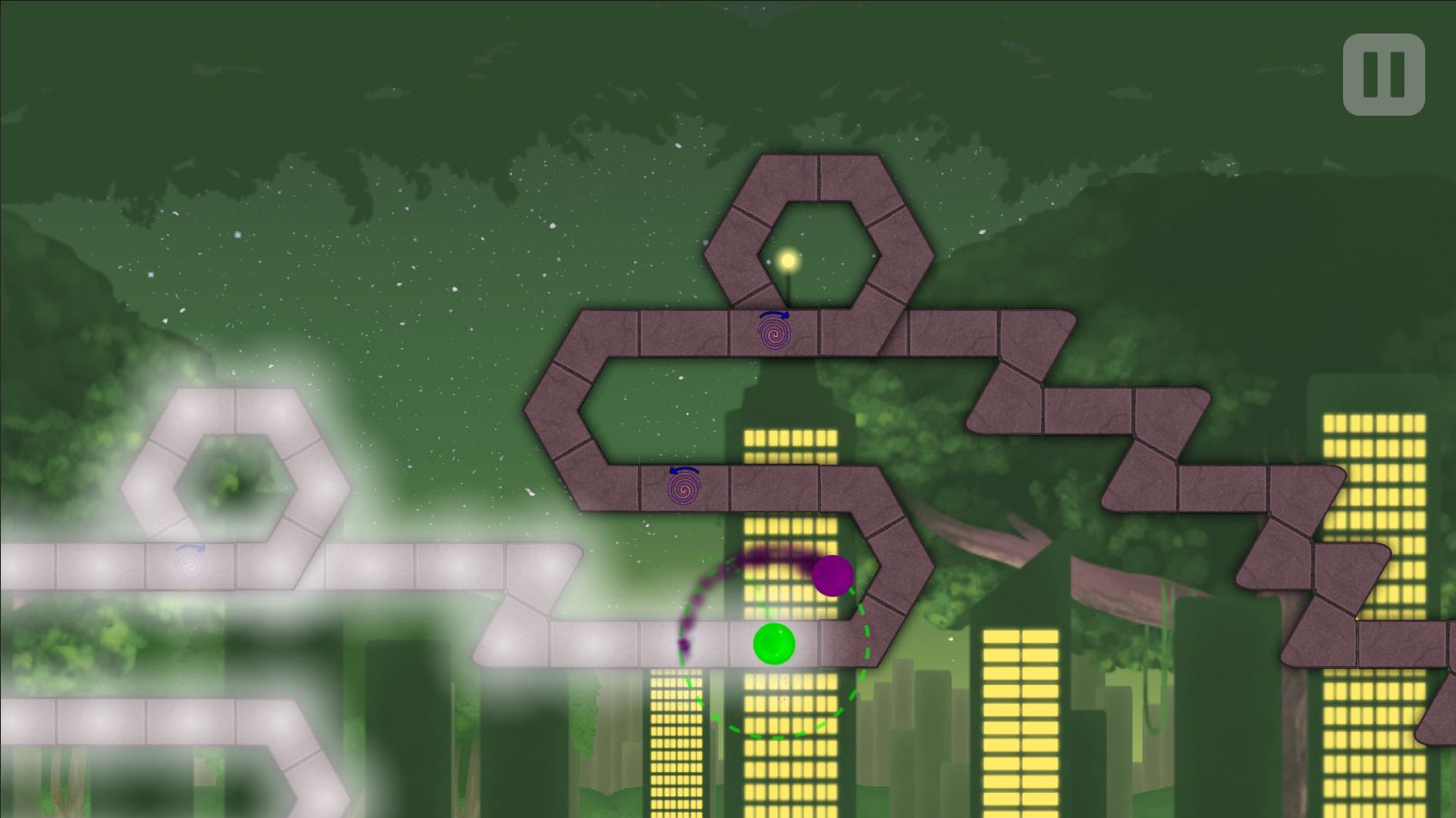This screenshot has width=1456, height=818.
Task: Click the faded spiral on the ghost track
Action: 190,567
